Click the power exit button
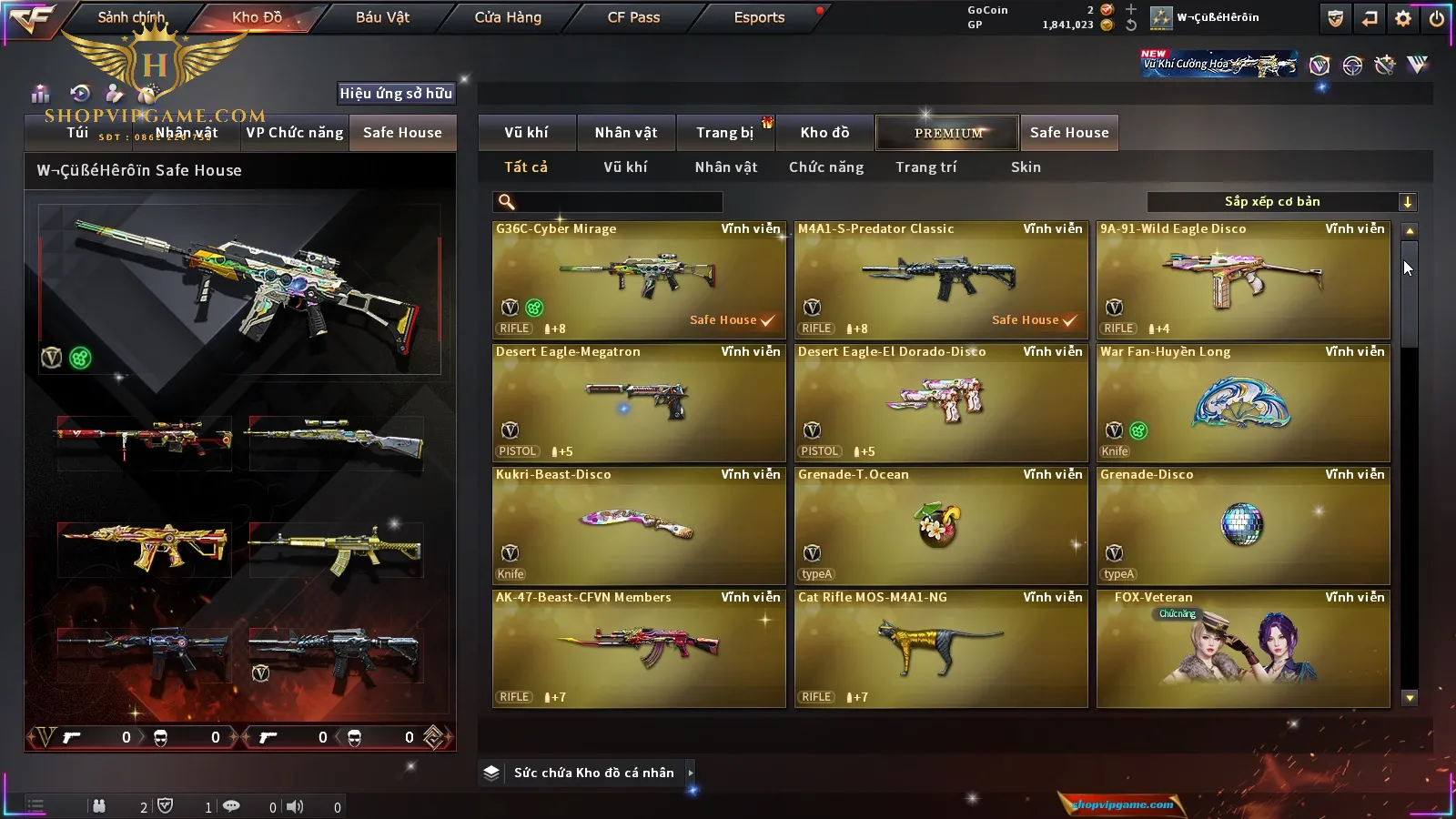Screen dimensions: 1456x819 click(1436, 18)
